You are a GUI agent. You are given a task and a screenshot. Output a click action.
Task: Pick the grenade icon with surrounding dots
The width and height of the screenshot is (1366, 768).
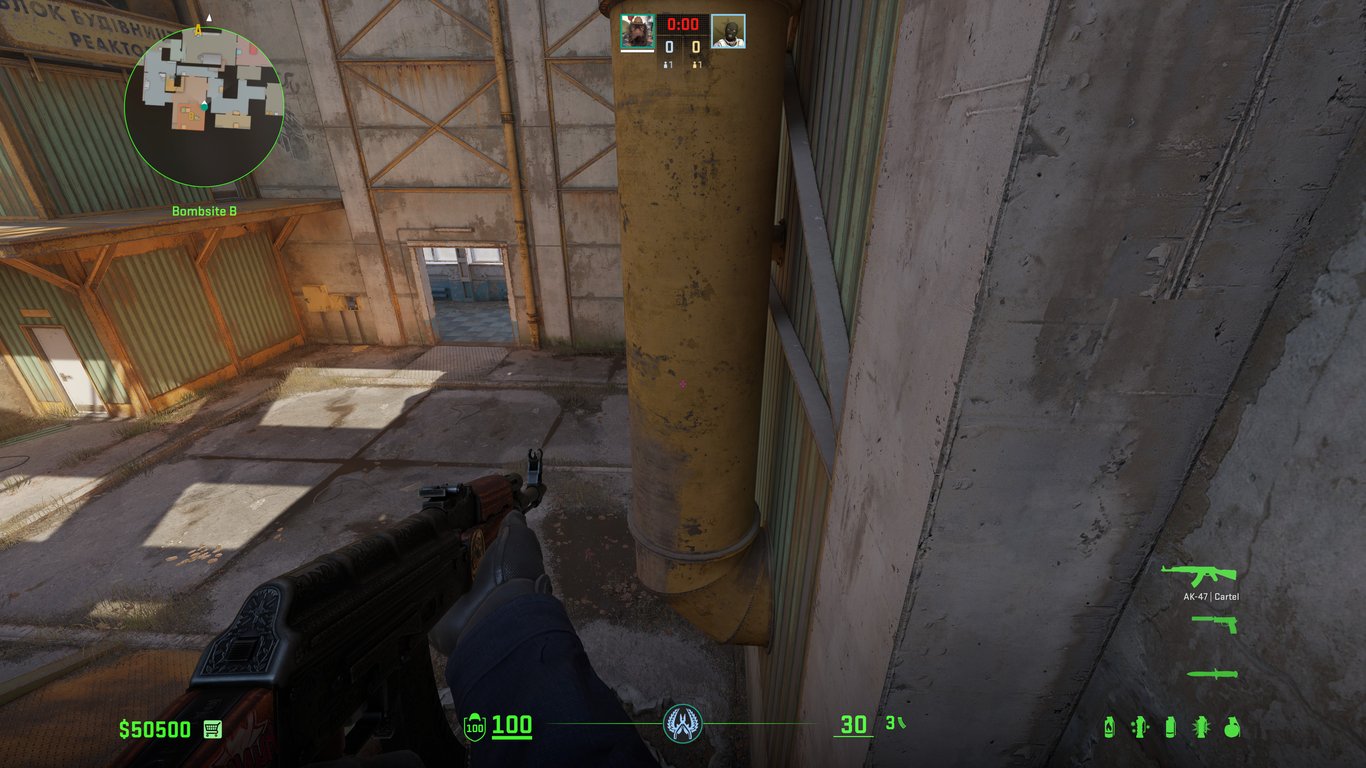tap(1139, 727)
